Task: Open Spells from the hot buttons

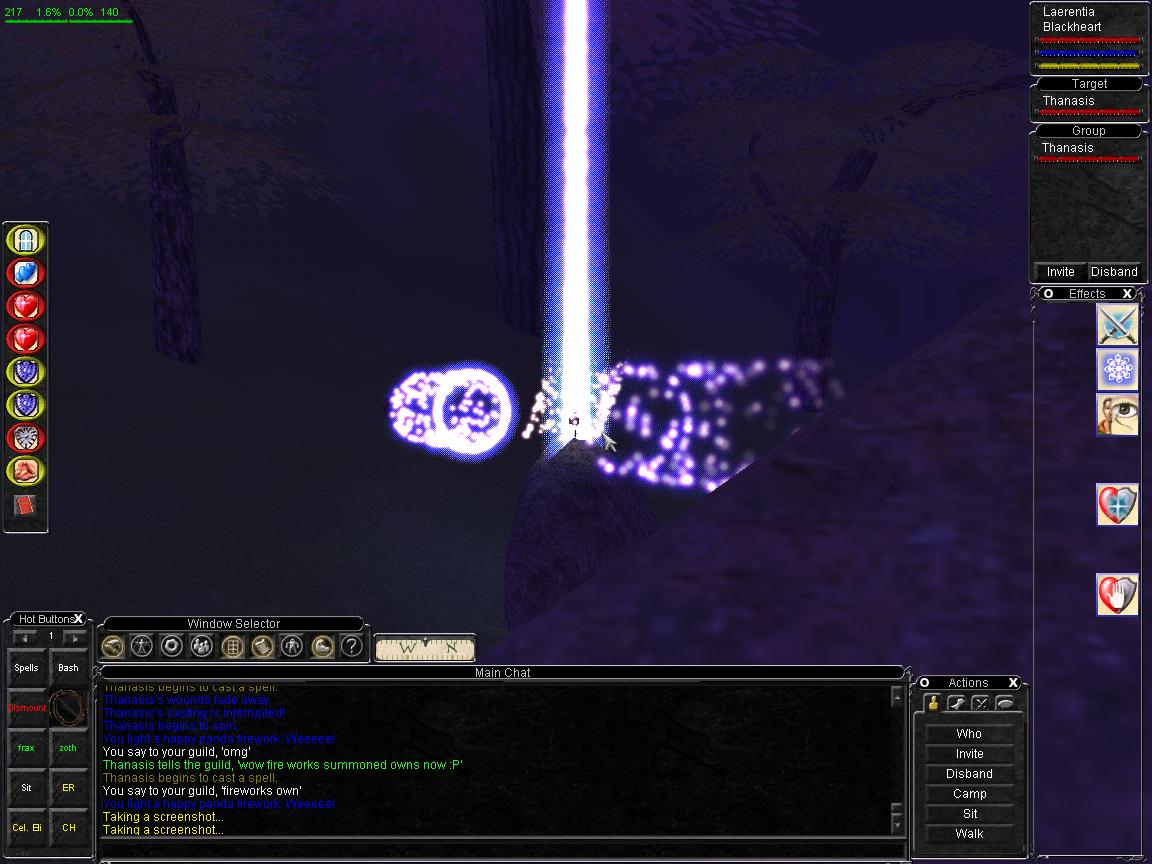Action: click(26, 668)
